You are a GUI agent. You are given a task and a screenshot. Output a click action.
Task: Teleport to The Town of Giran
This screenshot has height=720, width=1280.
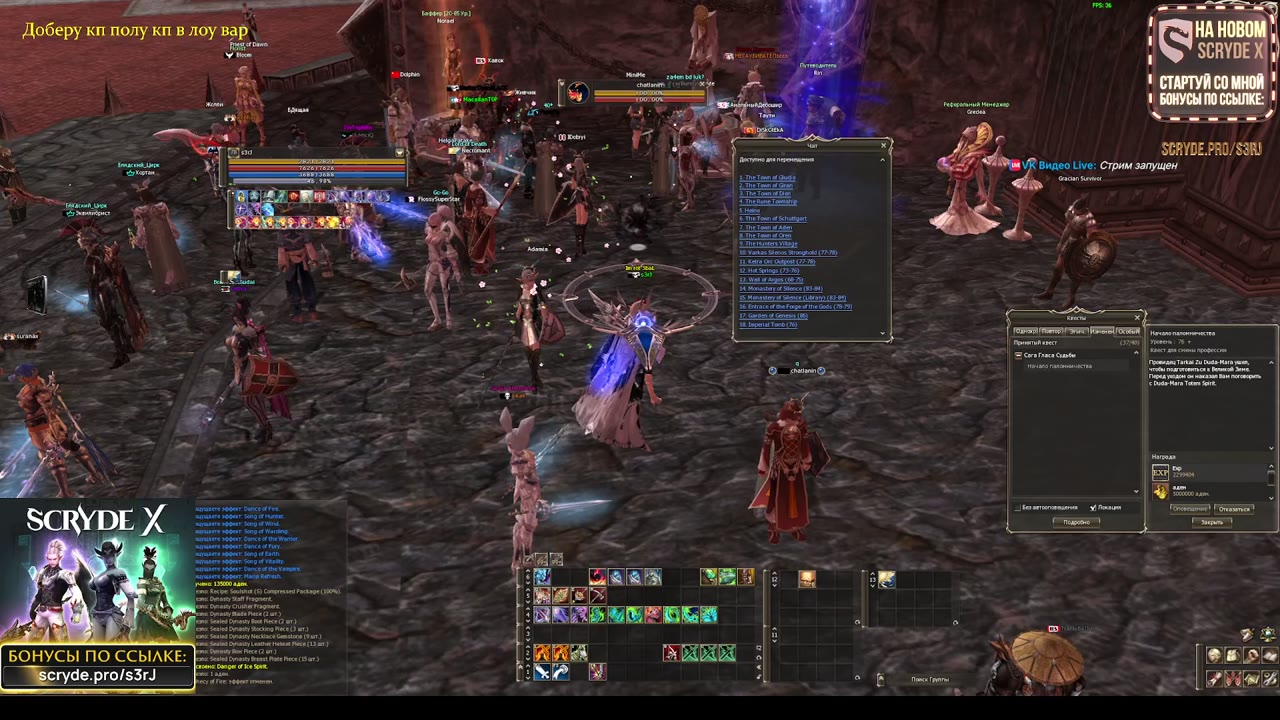tap(767, 185)
